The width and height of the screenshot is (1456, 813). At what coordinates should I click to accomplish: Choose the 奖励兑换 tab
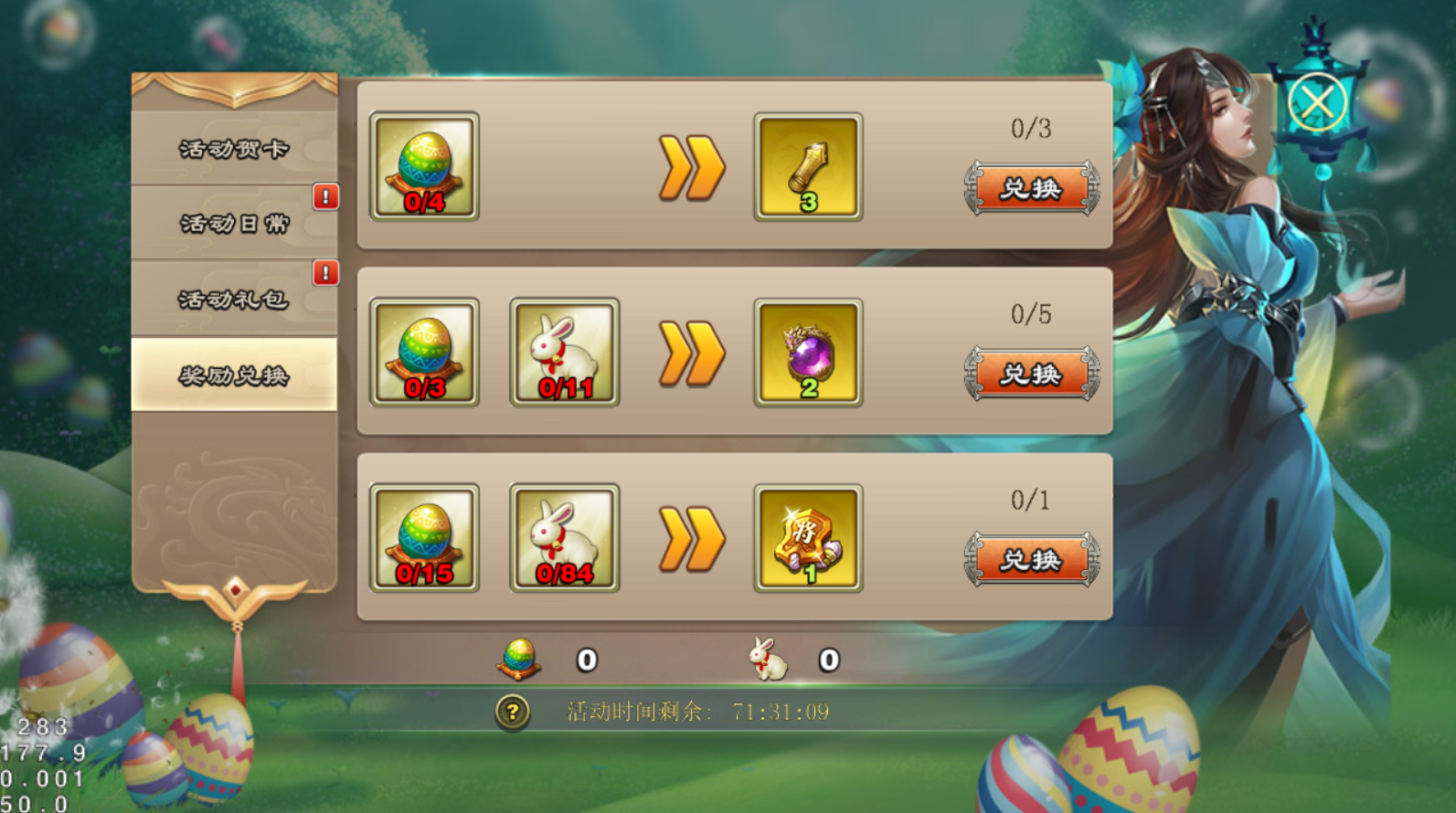[x=234, y=375]
